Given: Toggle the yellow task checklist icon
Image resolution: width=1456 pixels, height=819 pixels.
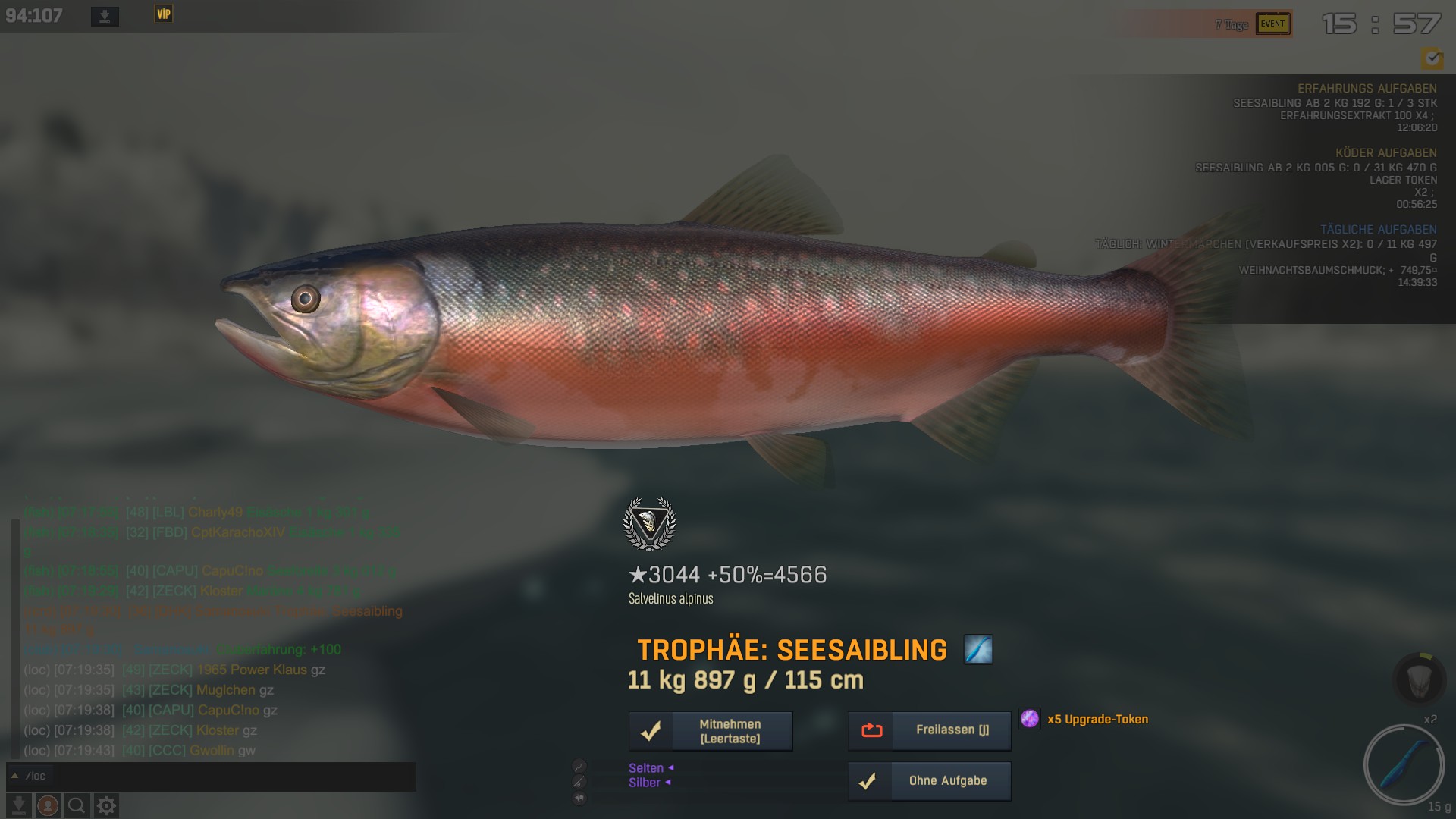Looking at the screenshot, I should click(1432, 58).
